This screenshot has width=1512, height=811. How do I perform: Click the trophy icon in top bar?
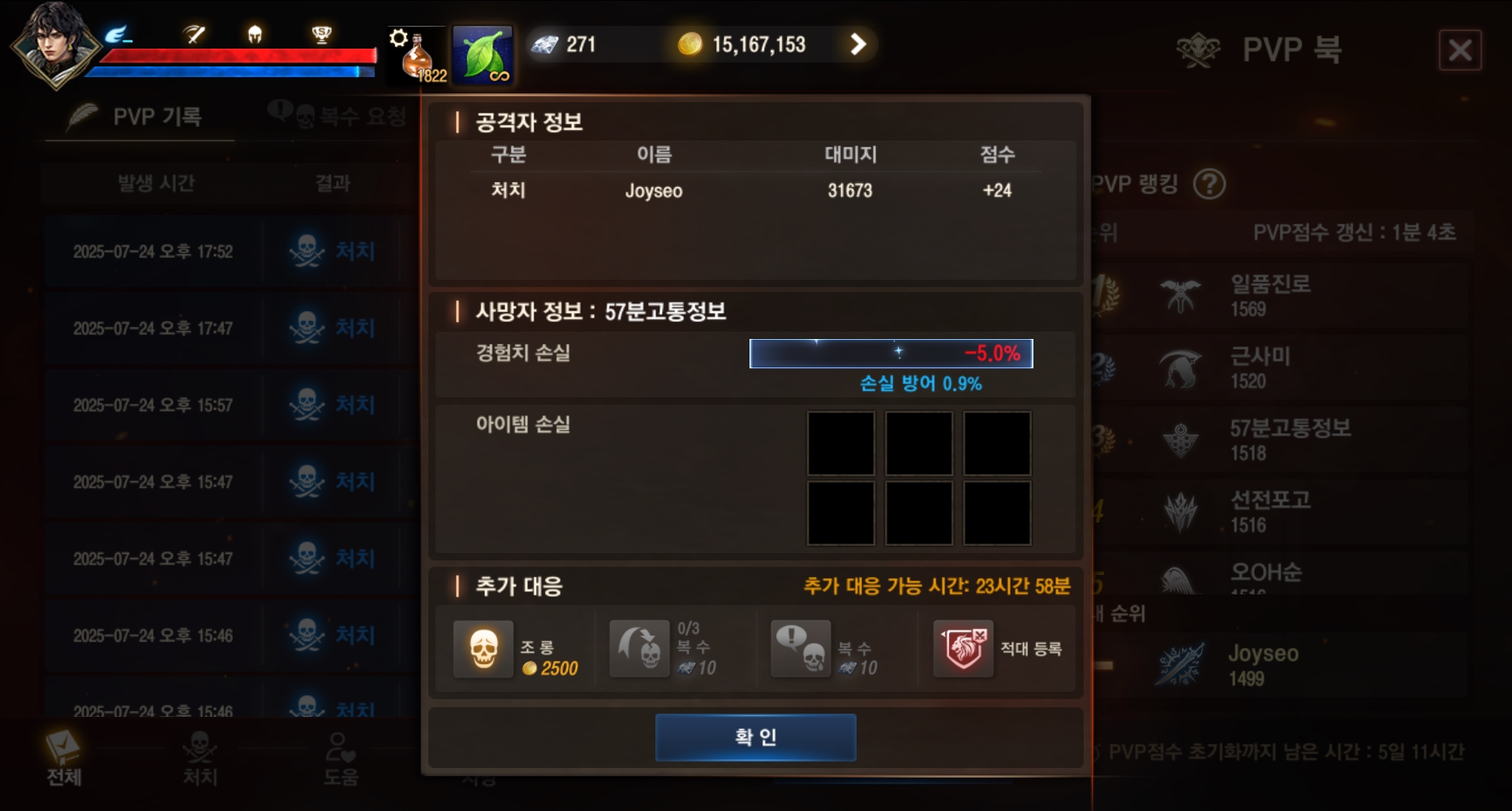(323, 32)
